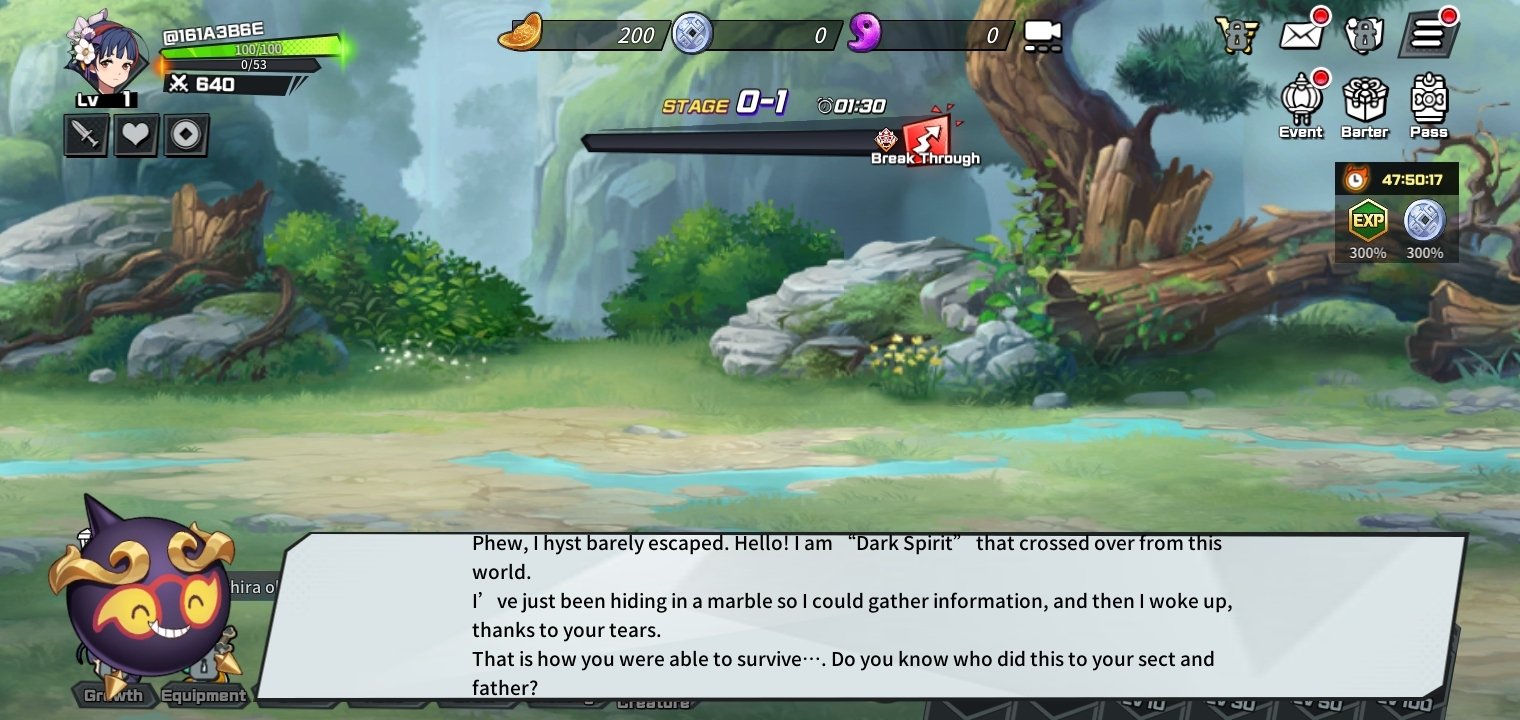Advance the Dark Spirit dialogue box
Viewport: 1520px width, 720px height.
[860, 616]
